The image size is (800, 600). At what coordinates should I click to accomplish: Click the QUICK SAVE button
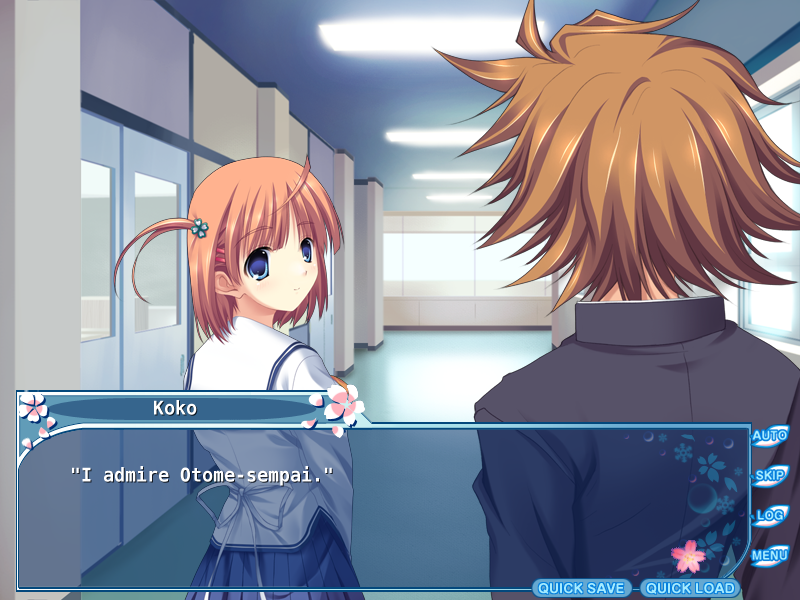click(581, 588)
